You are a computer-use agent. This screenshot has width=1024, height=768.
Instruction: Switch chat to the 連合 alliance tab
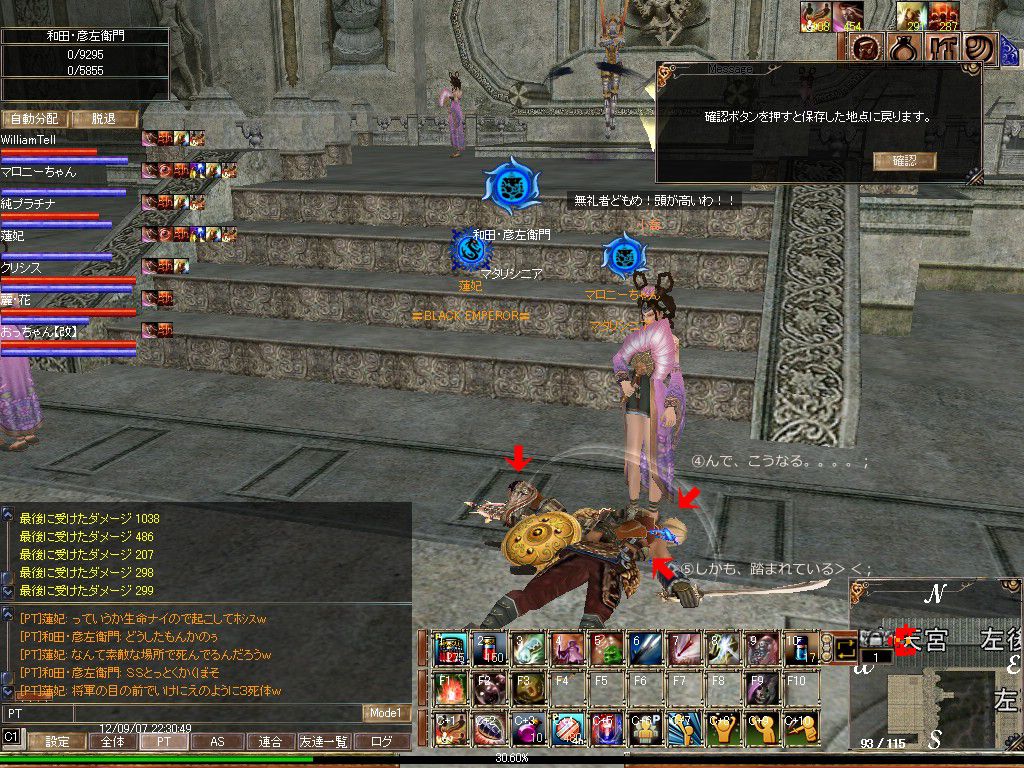(x=270, y=742)
